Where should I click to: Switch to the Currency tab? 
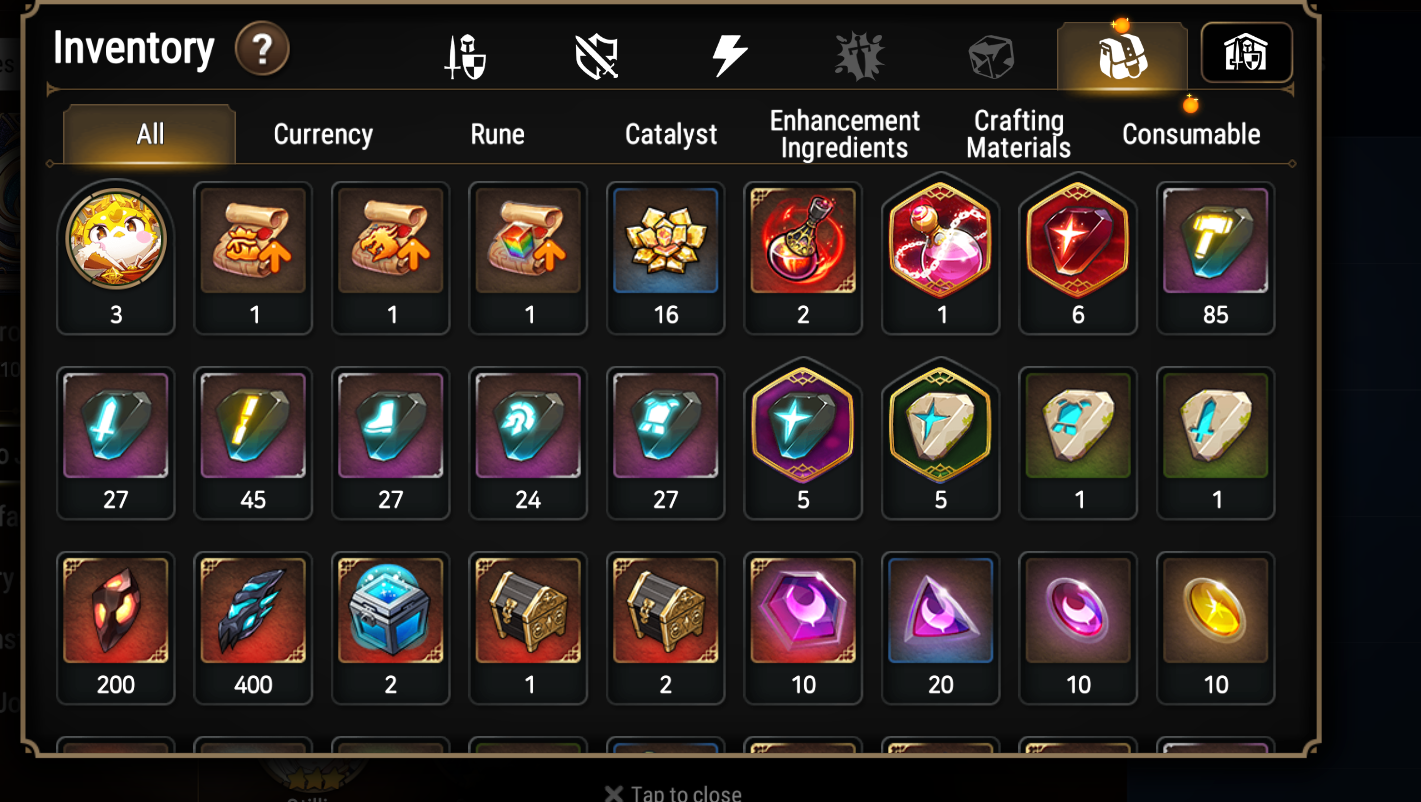coord(322,134)
